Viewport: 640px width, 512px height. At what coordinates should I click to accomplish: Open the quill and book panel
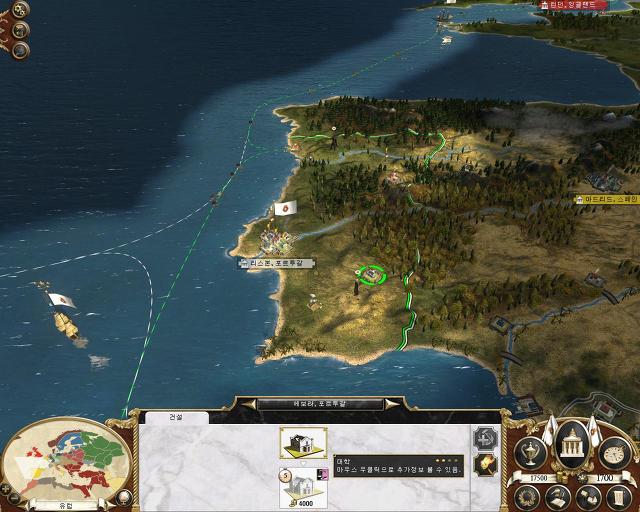tap(558, 494)
